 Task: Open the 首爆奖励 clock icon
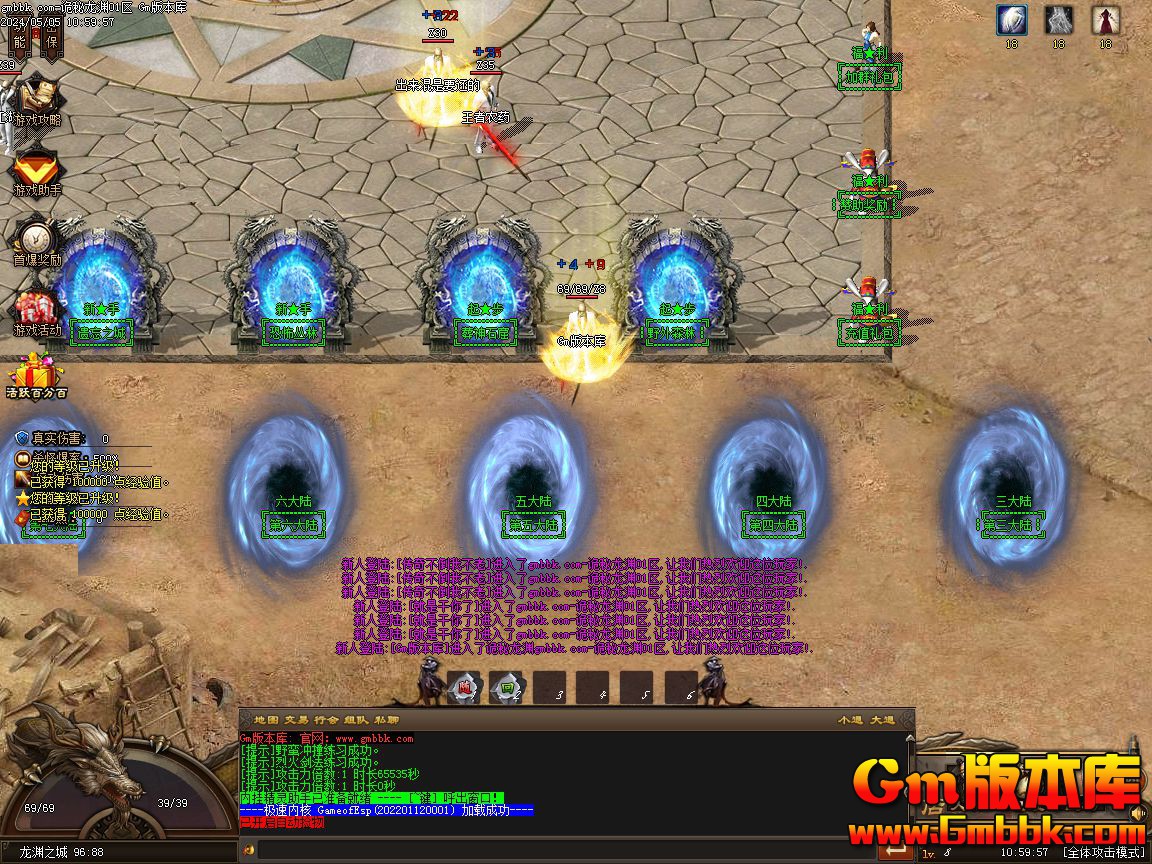(36, 240)
